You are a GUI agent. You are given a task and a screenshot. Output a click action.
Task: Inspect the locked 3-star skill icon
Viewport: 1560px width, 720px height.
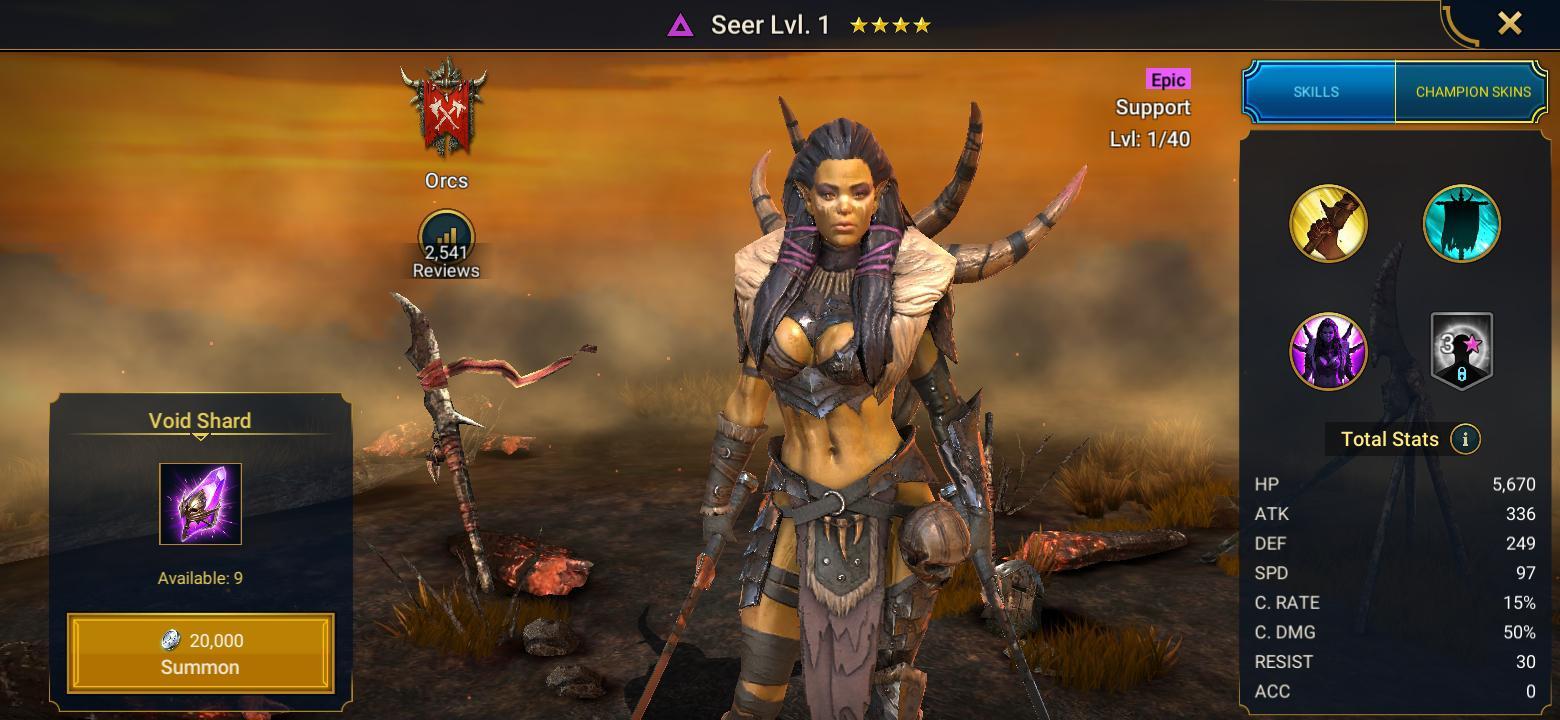[x=1461, y=351]
